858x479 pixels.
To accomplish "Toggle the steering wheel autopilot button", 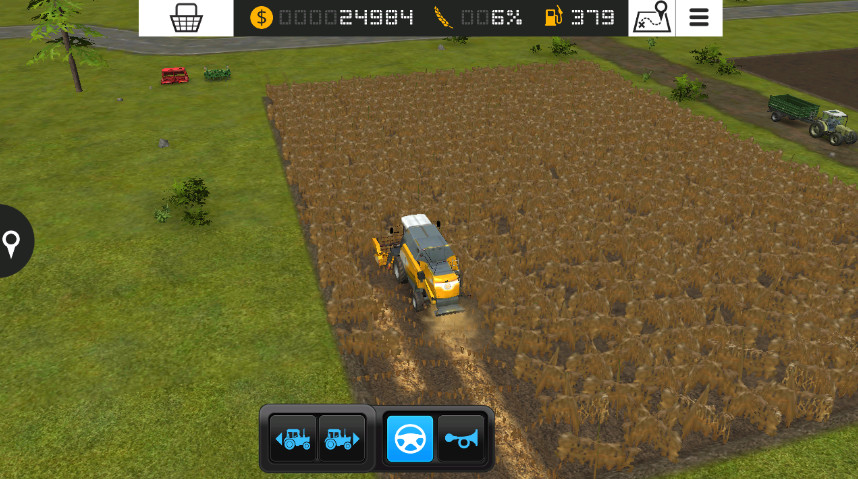I will tap(410, 438).
